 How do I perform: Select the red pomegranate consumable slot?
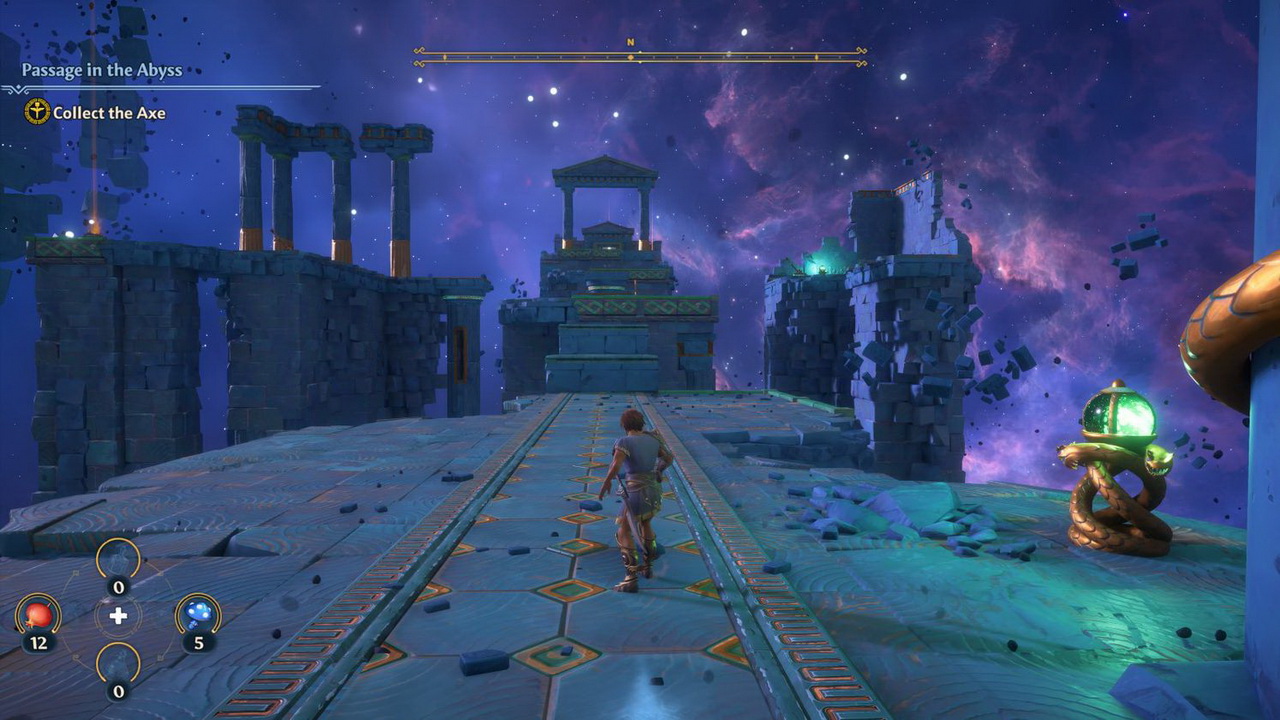[x=38, y=615]
